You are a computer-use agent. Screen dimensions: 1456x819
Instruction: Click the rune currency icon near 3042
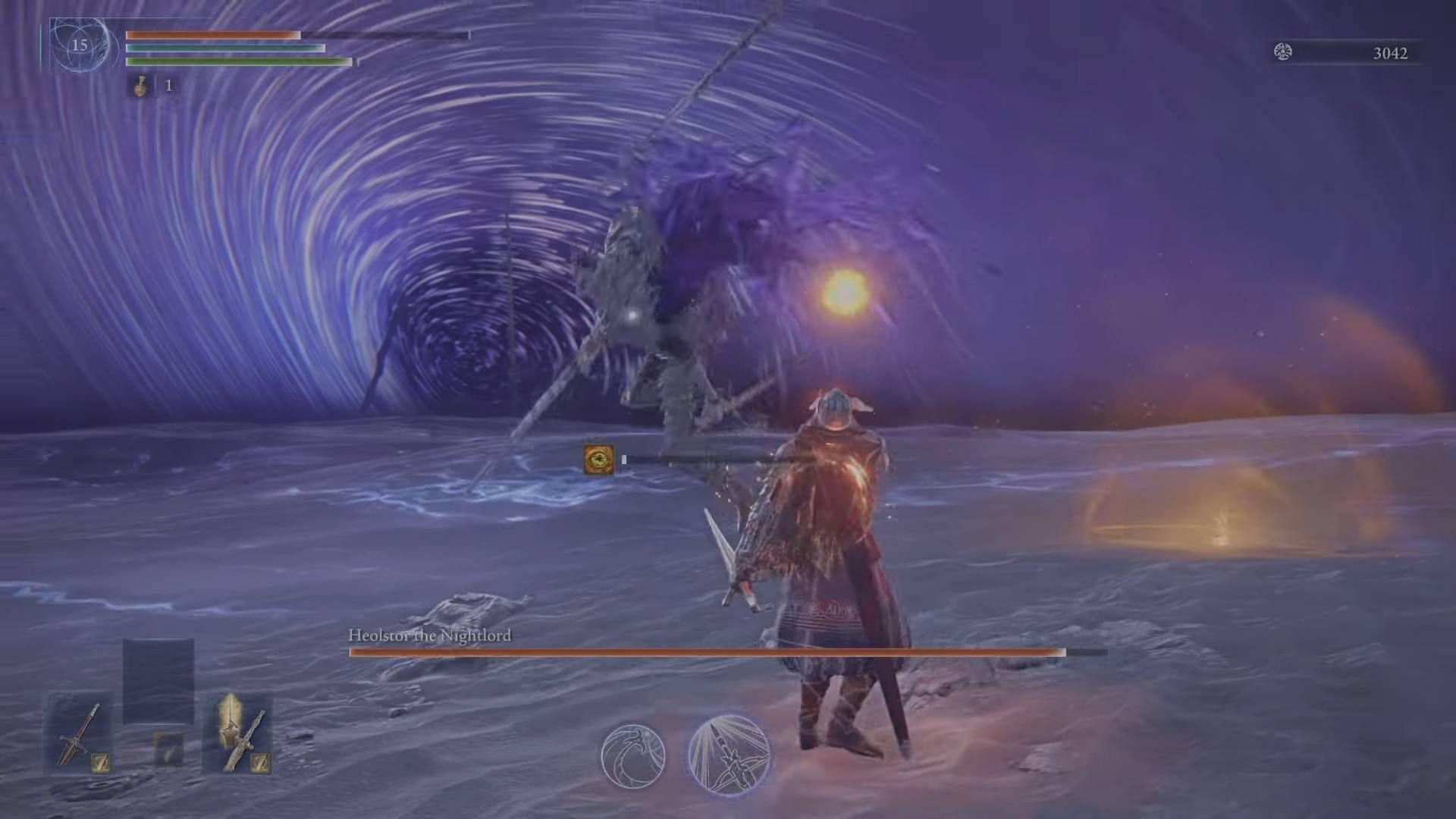coord(1282,53)
